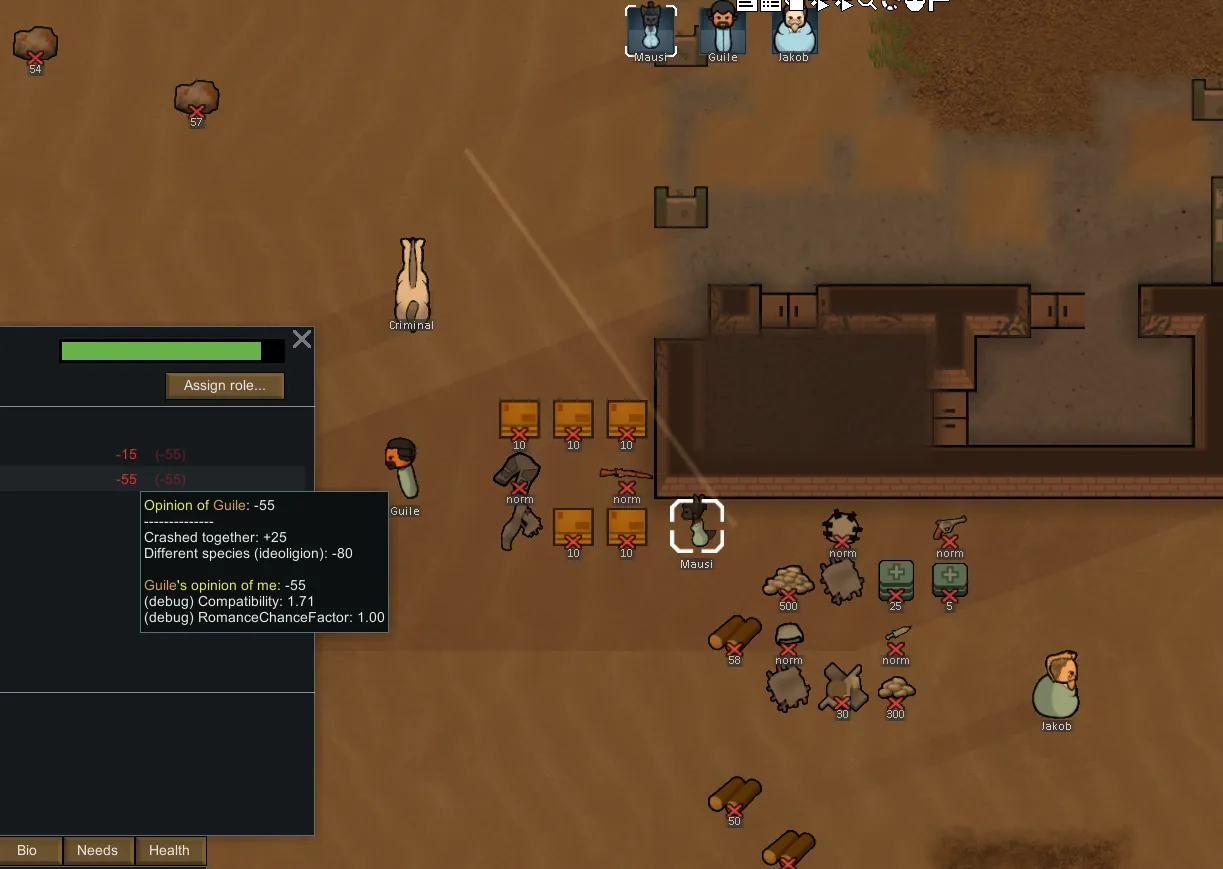
Task: Open the Assign role dialog
Action: (x=225, y=386)
